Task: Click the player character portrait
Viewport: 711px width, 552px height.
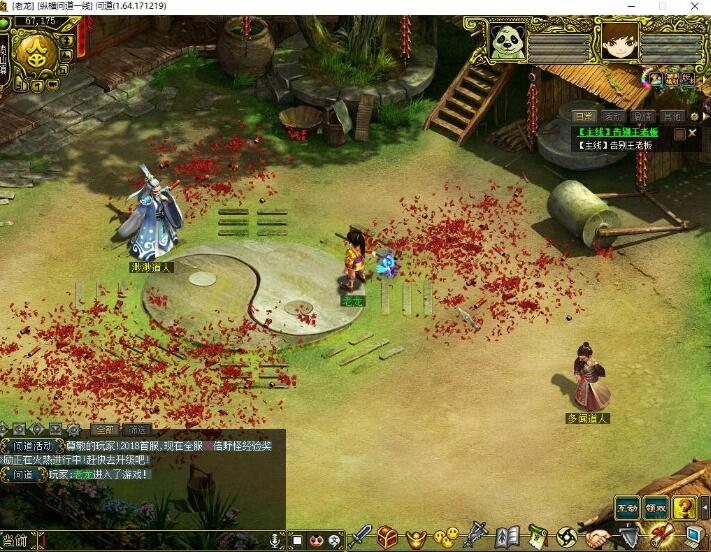Action: 619,42
